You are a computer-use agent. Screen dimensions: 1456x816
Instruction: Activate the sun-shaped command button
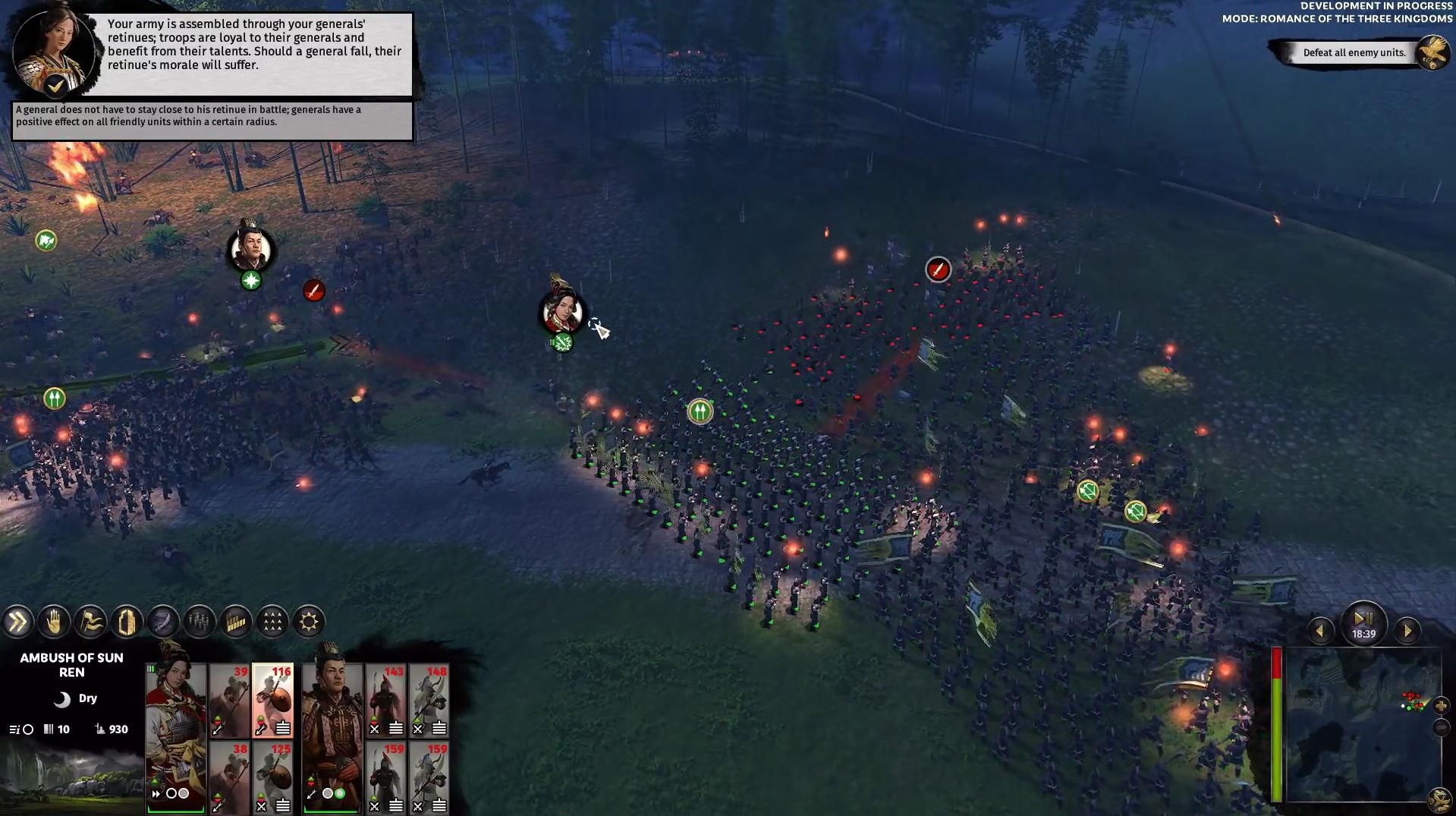[x=309, y=622]
